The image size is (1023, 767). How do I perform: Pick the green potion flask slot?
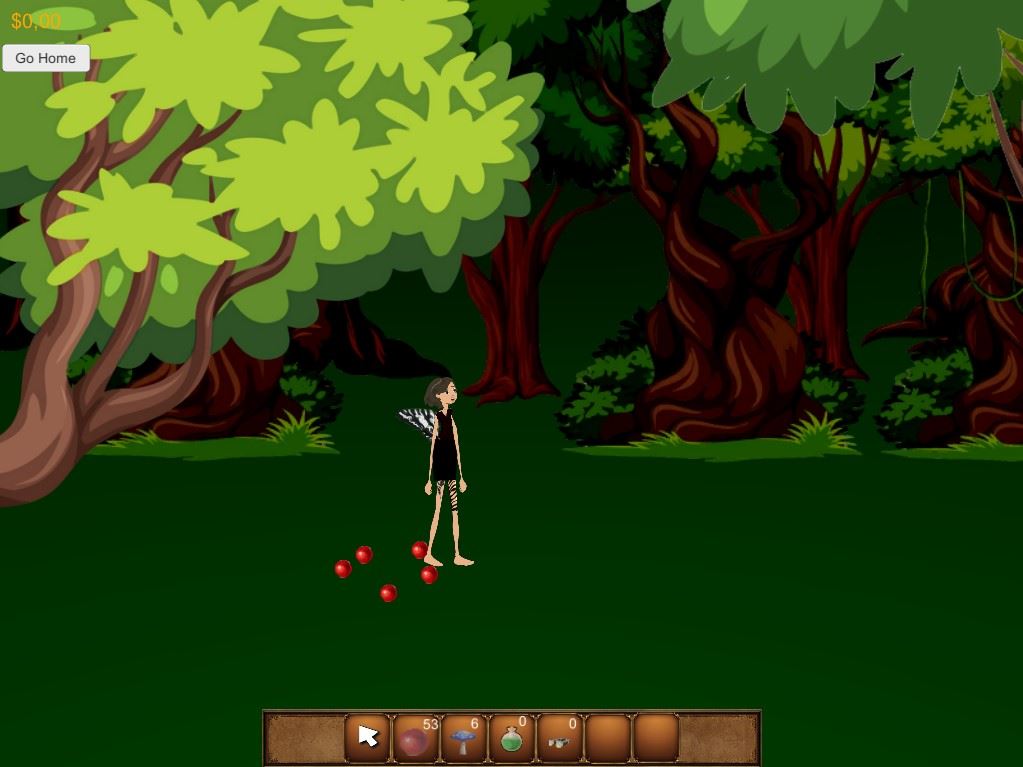512,738
